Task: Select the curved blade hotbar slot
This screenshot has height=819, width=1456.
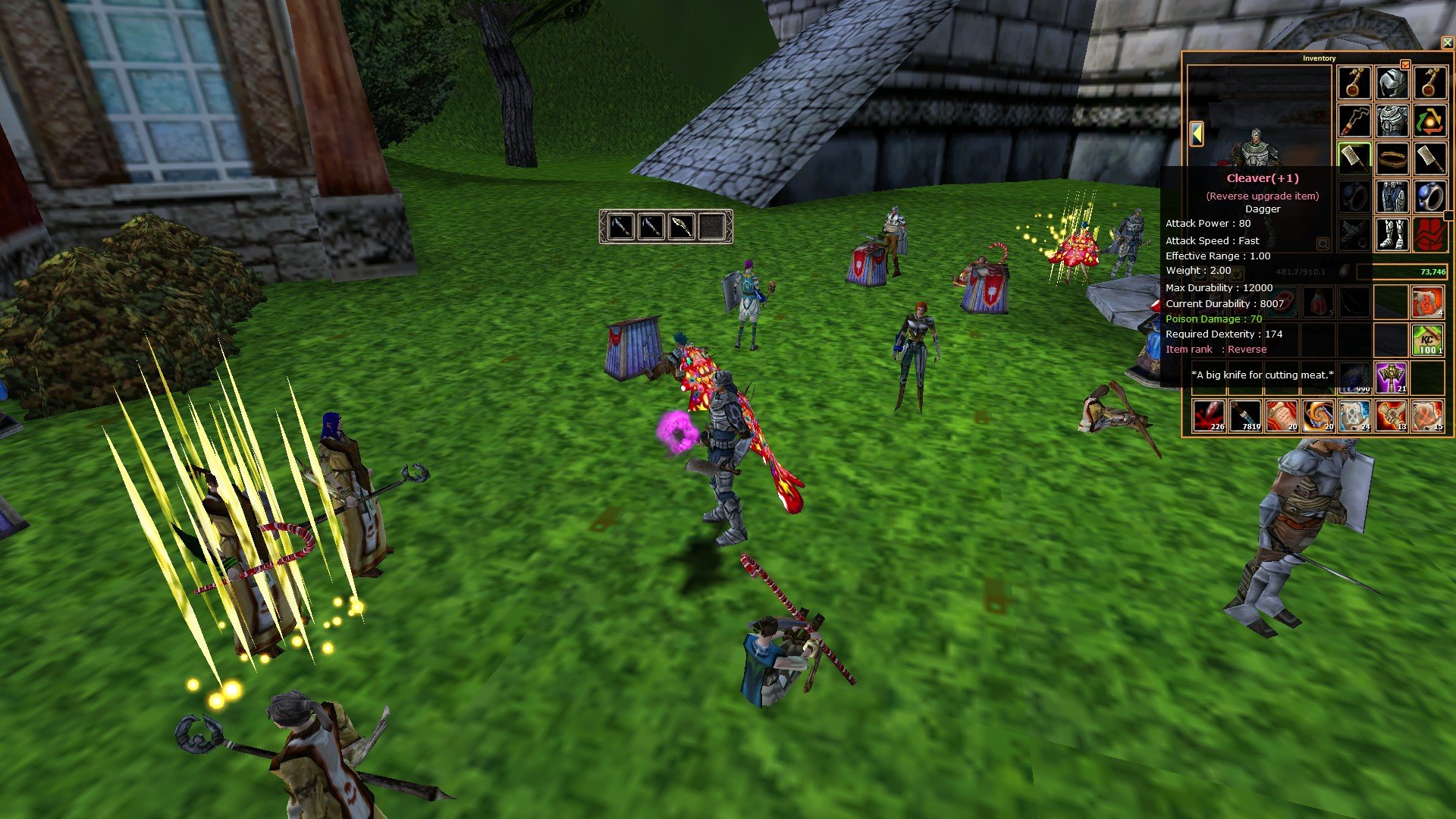Action: [x=681, y=226]
